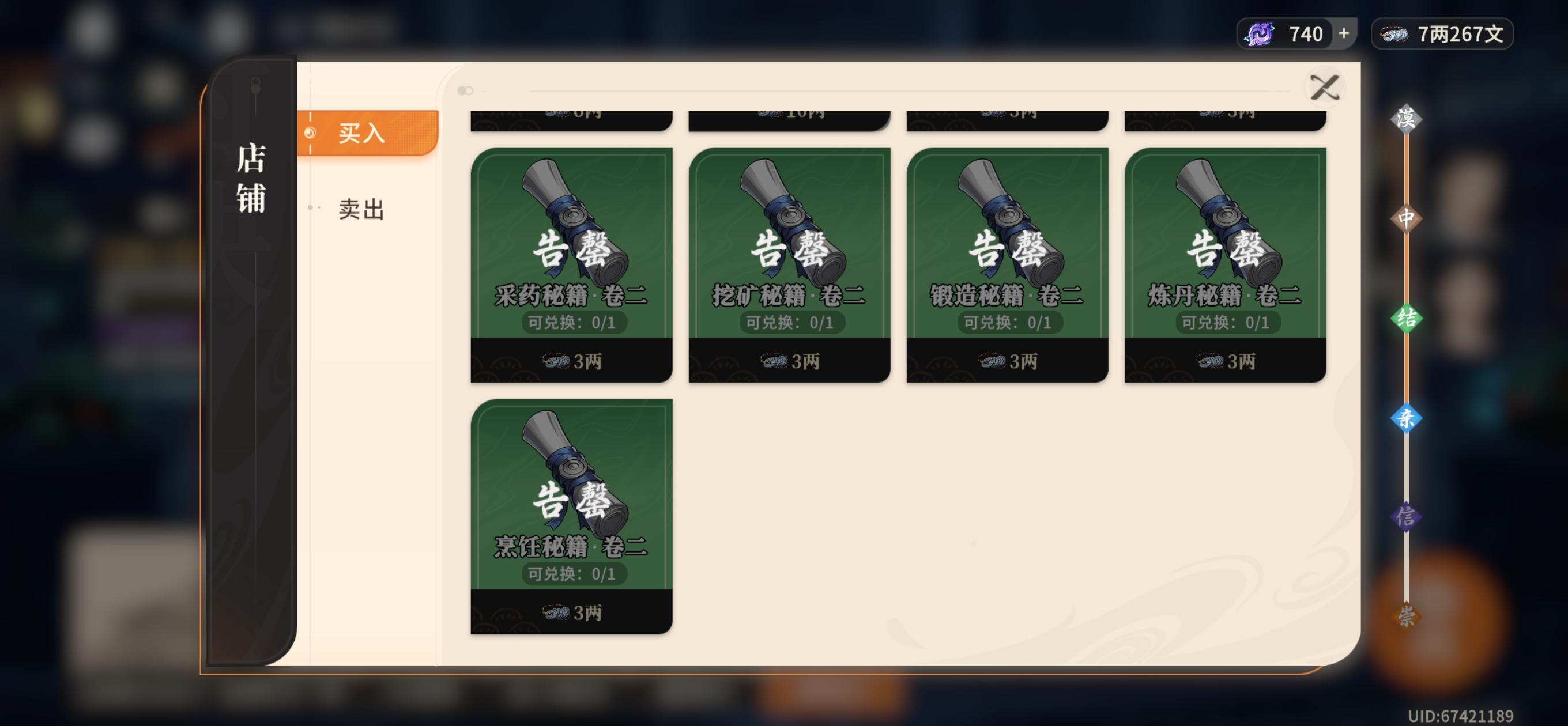The width and height of the screenshot is (1568, 726).
Task: Click the thin scrollbar line above the goods
Action: click(x=913, y=91)
